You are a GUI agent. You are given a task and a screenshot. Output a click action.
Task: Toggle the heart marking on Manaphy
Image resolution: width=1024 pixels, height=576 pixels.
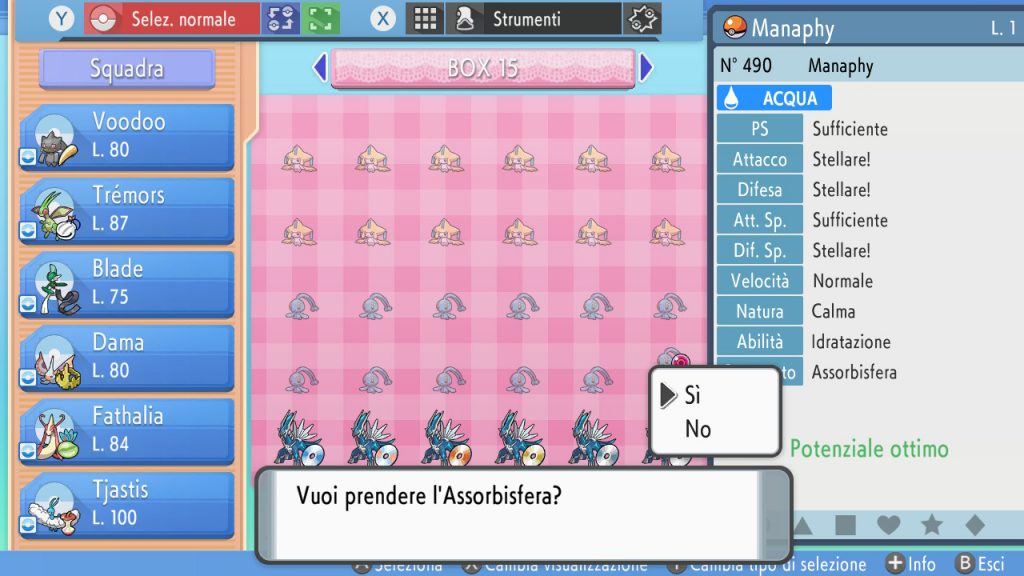coord(889,525)
